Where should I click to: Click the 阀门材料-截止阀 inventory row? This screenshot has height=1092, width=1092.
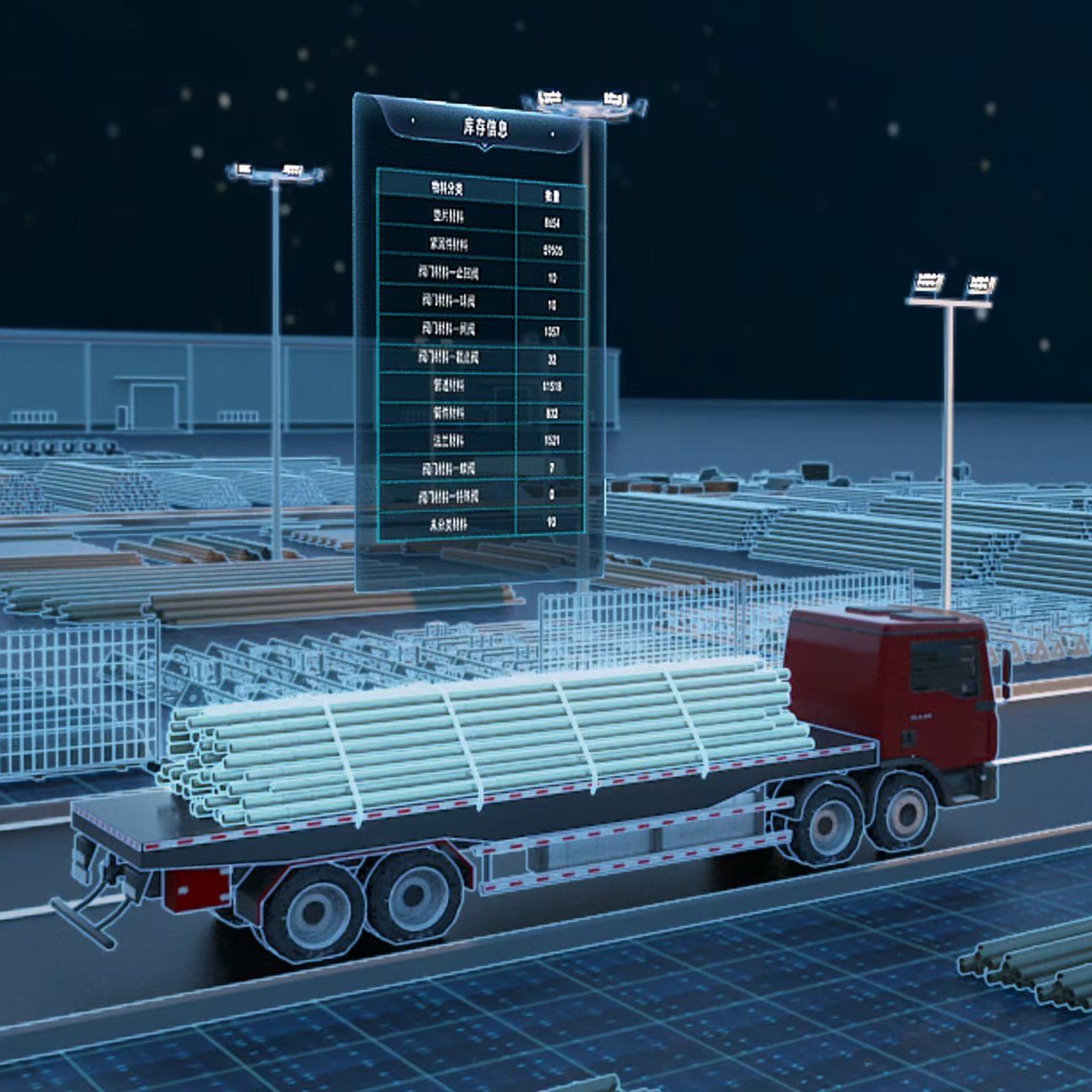click(448, 357)
